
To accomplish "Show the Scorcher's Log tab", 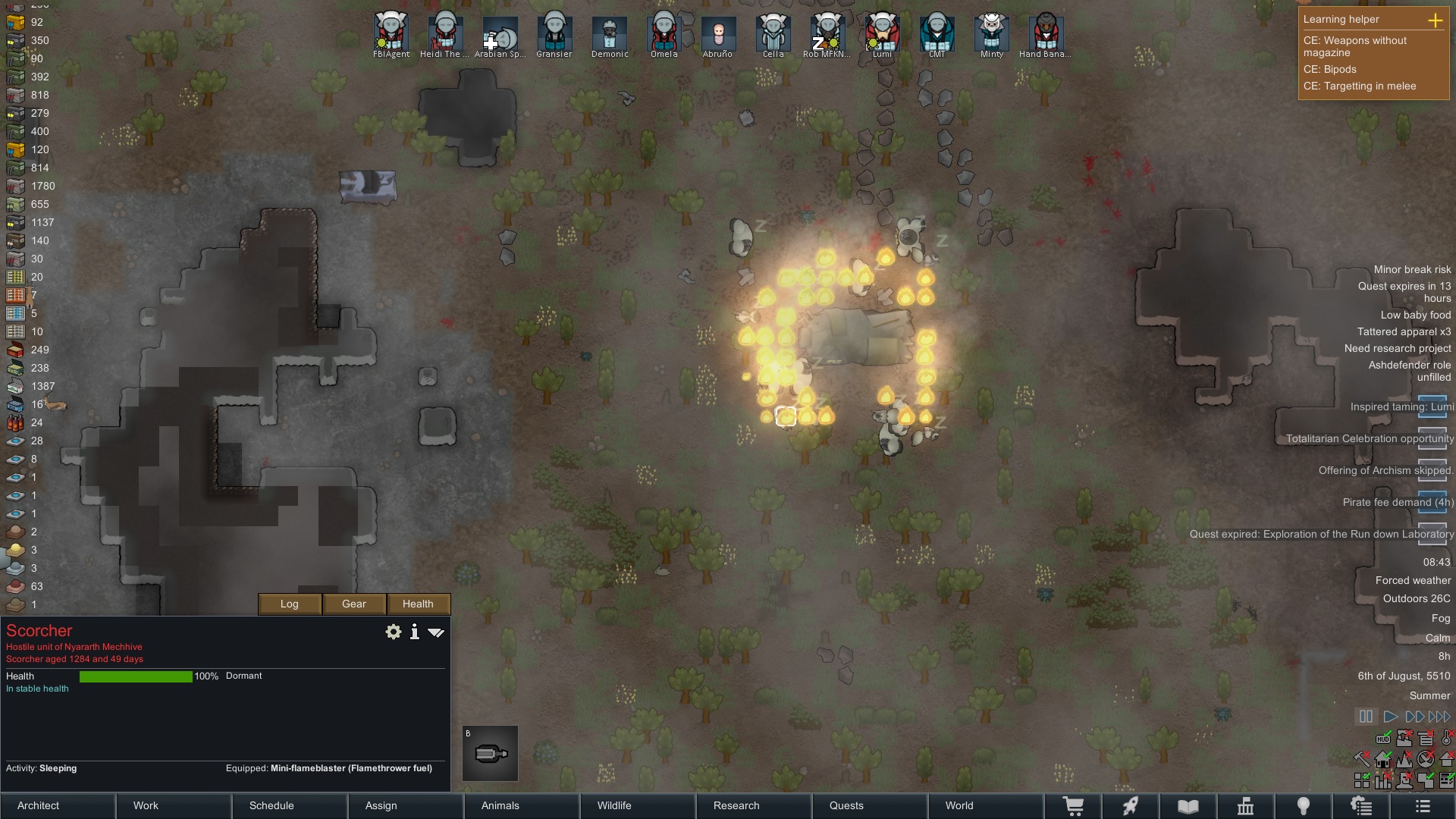I will (290, 604).
